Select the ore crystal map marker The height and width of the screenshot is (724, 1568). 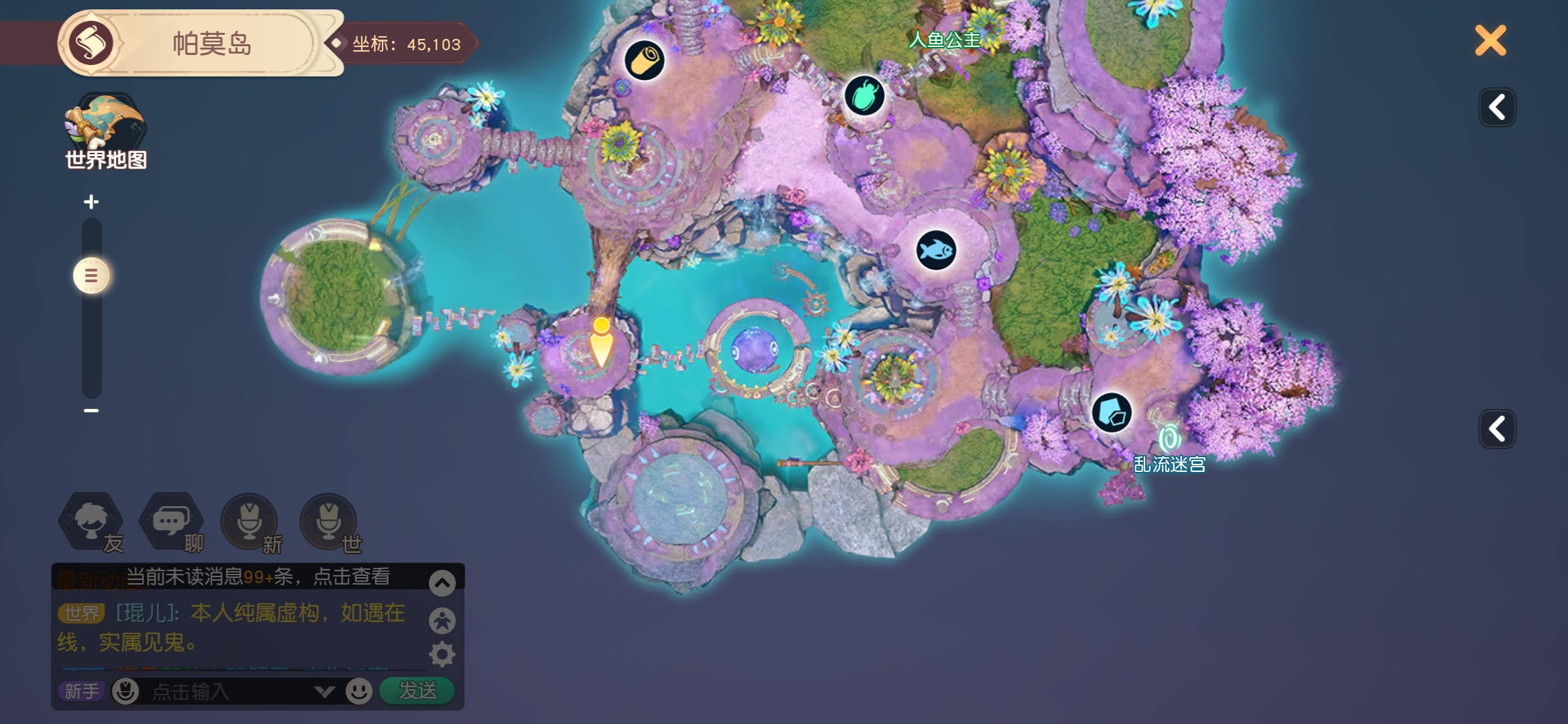pos(1112,413)
